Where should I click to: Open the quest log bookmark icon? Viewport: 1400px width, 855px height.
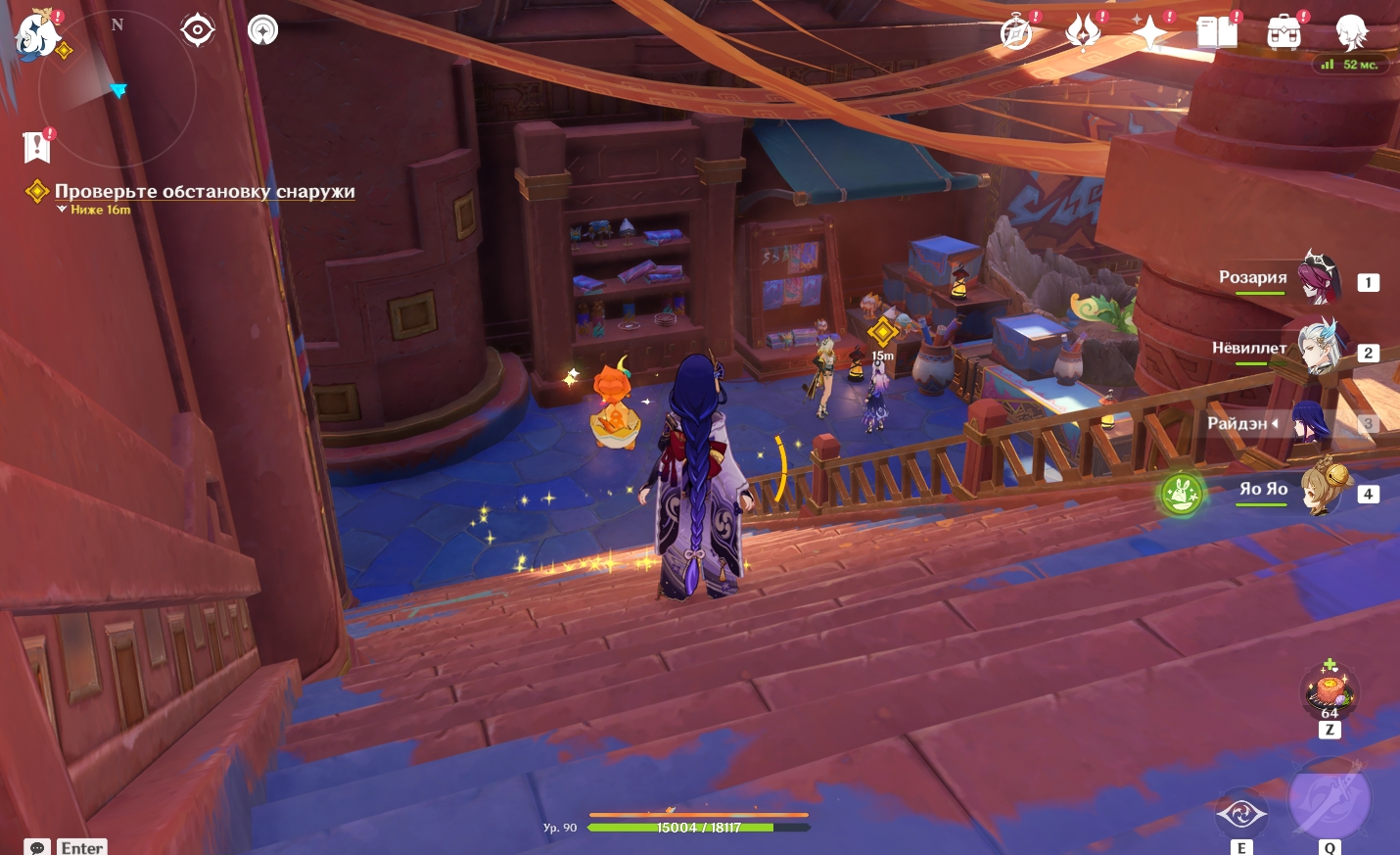[x=37, y=147]
